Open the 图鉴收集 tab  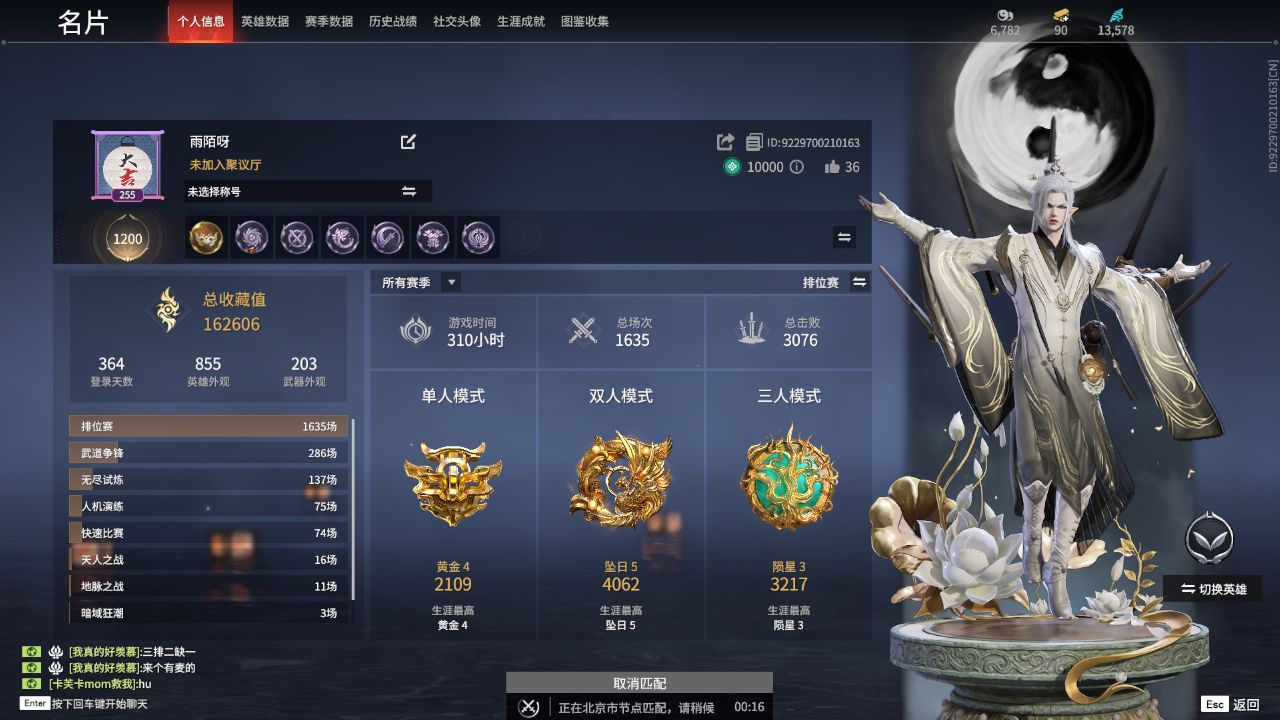[x=585, y=20]
